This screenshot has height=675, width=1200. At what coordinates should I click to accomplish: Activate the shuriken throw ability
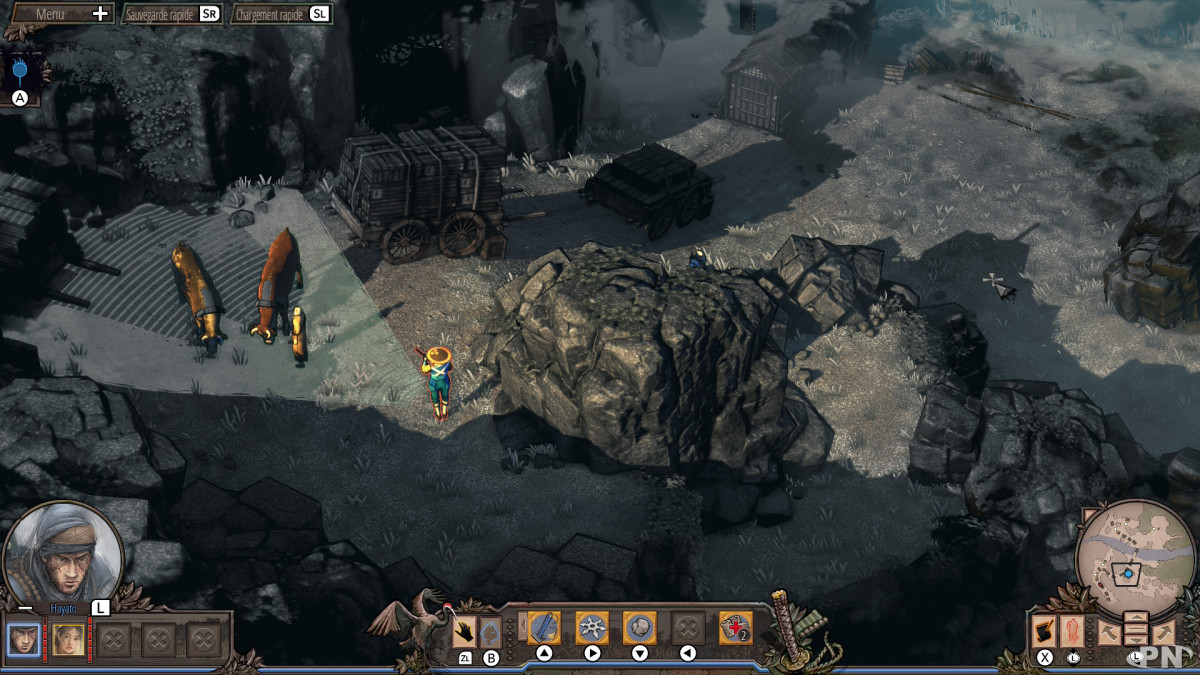click(592, 628)
